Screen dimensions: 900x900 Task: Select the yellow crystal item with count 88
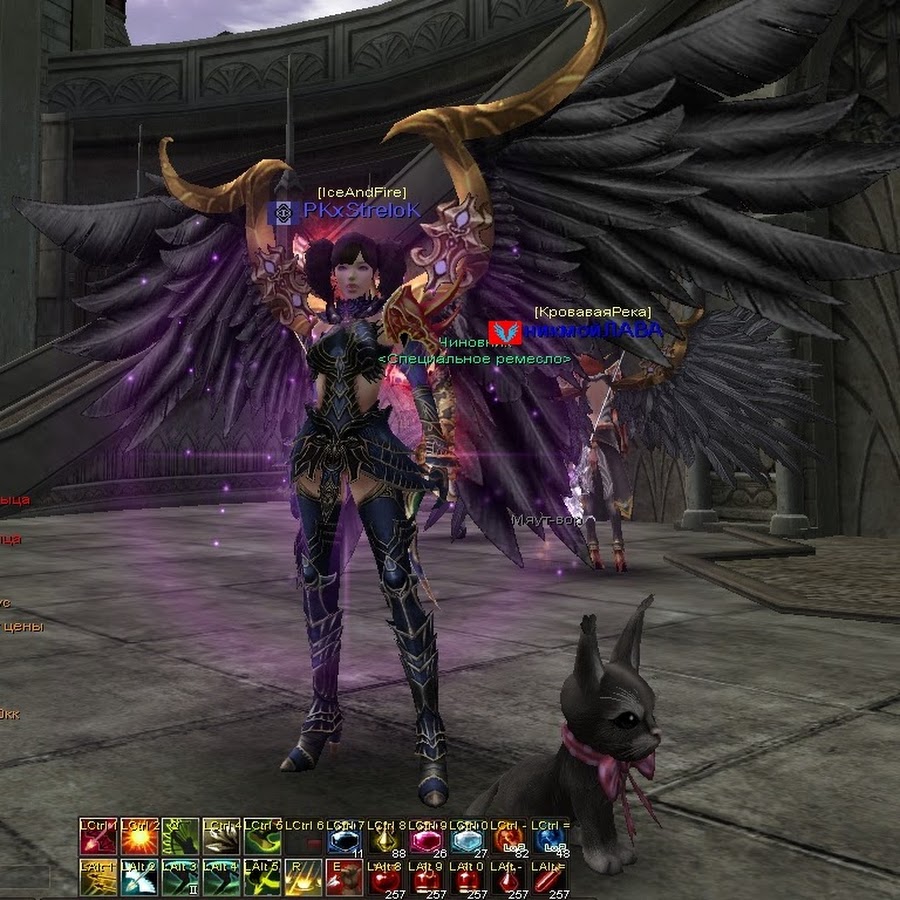pyautogui.click(x=386, y=840)
